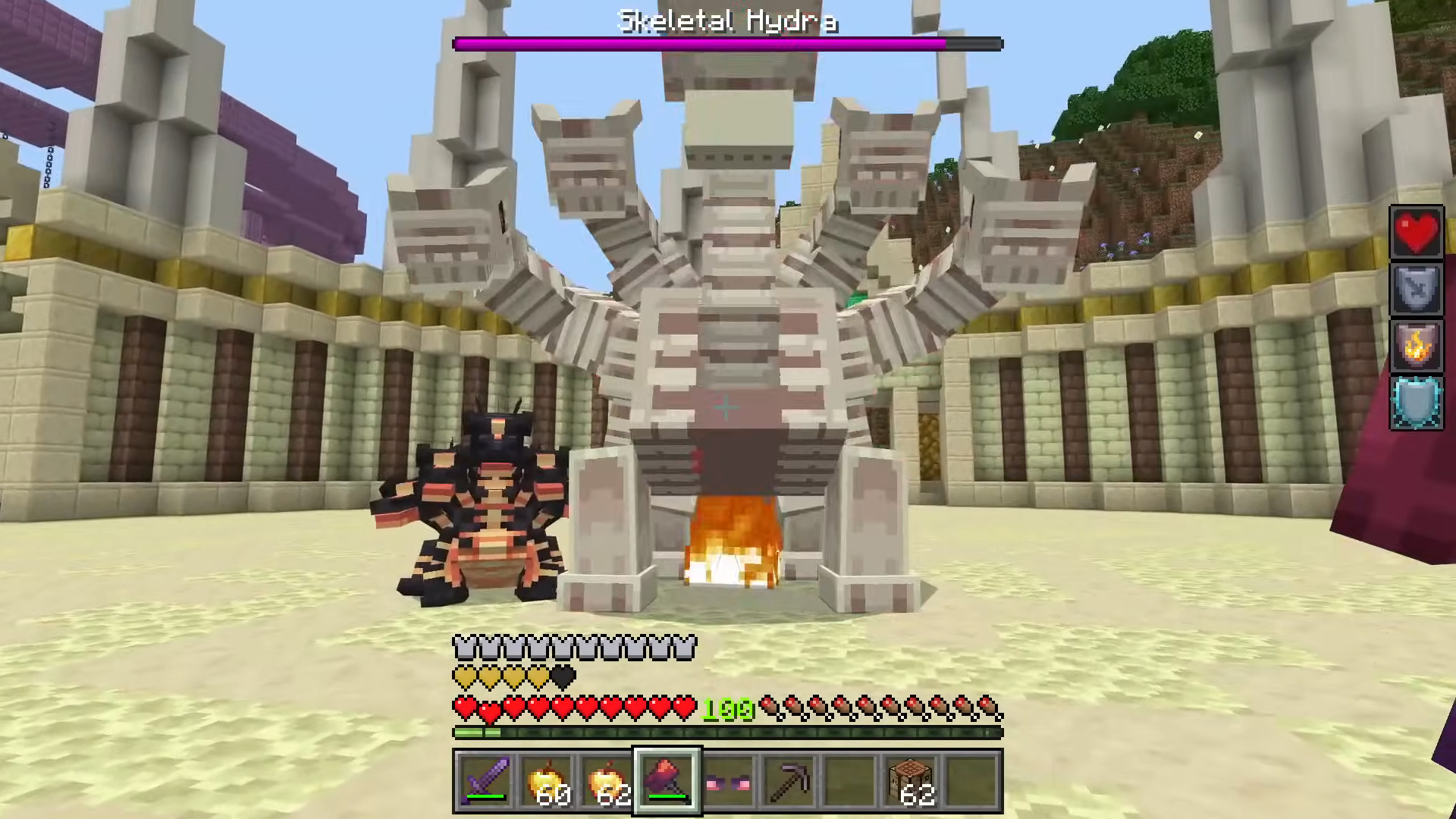This screenshot has height=819, width=1456.
Task: Click the arrow shield protection icon
Action: (1417, 289)
